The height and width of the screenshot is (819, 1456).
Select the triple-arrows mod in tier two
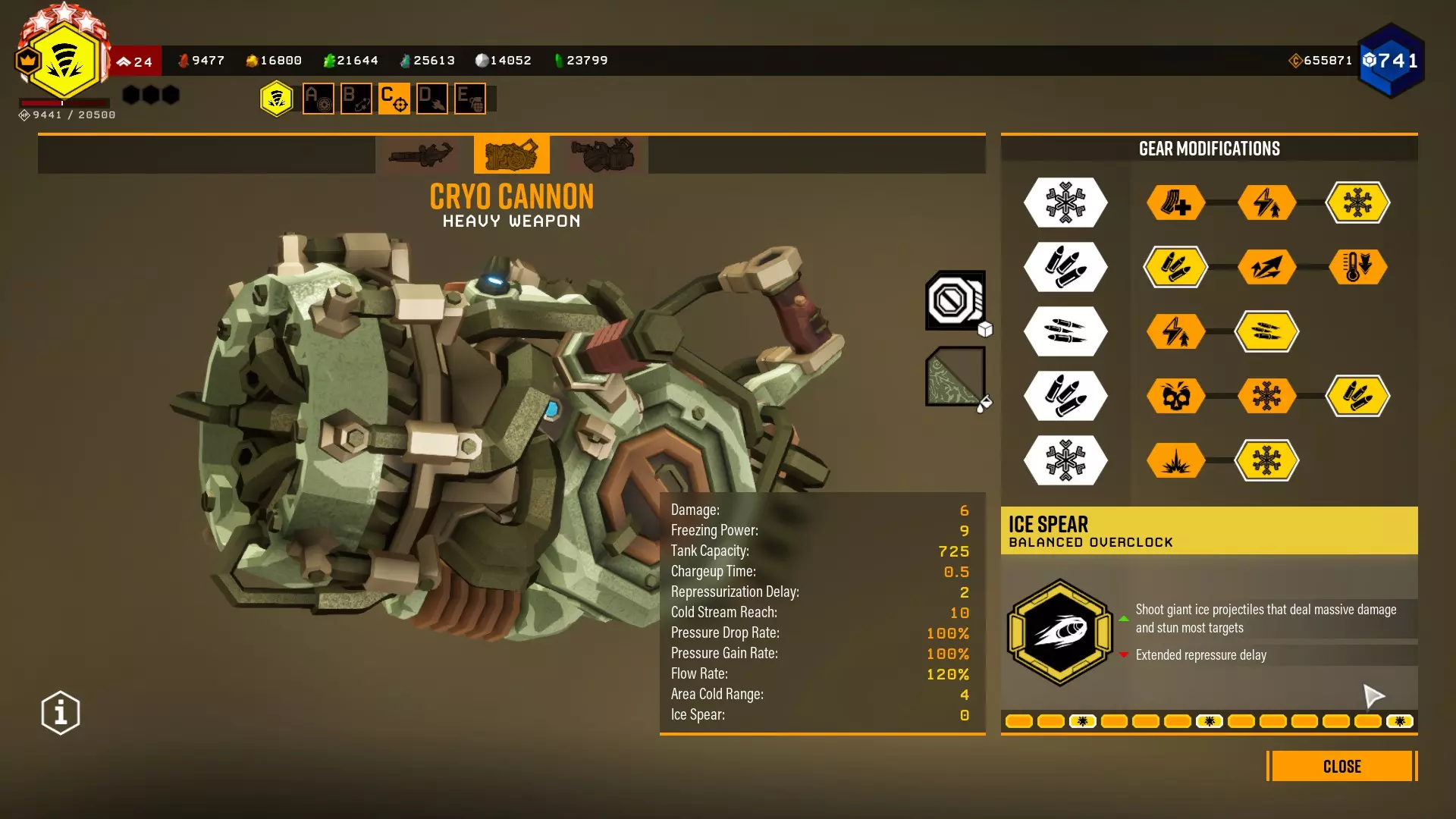[1266, 267]
